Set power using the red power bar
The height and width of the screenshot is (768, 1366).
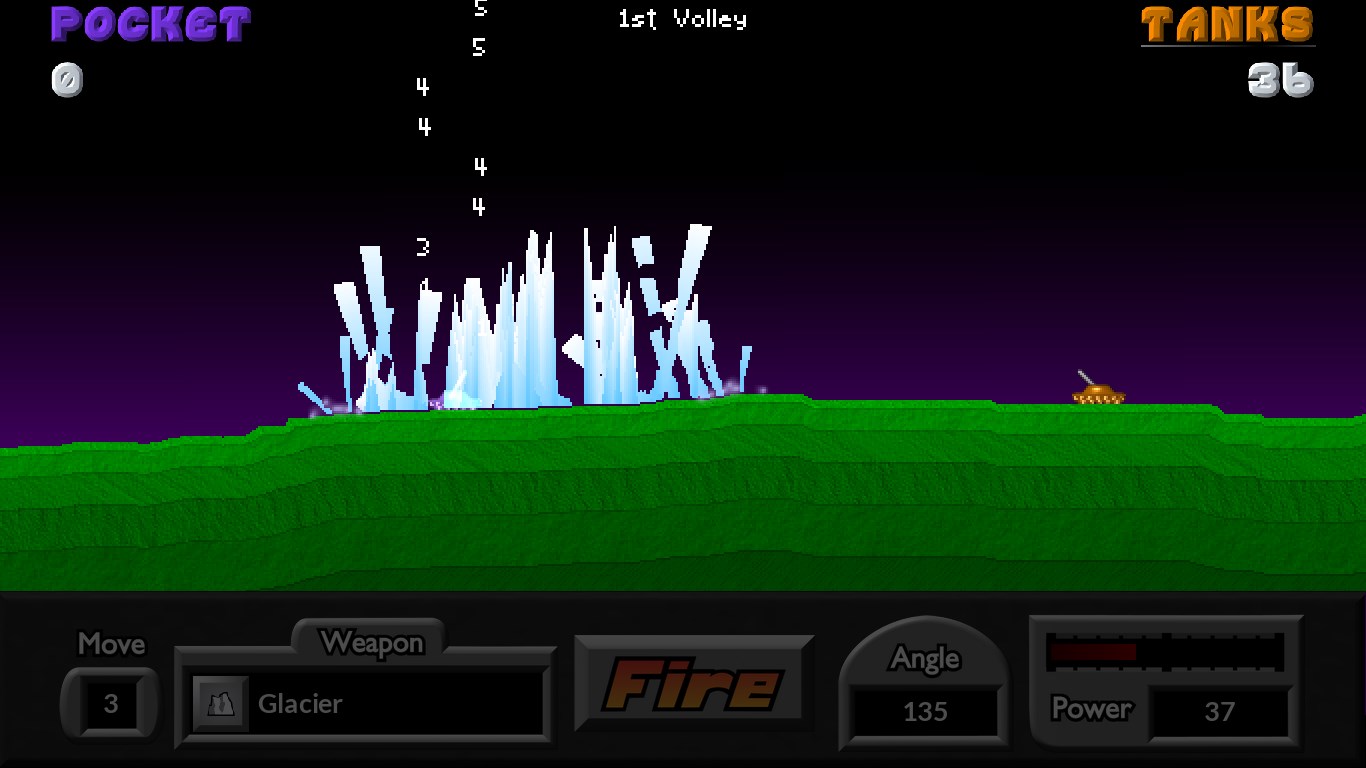(1164, 652)
